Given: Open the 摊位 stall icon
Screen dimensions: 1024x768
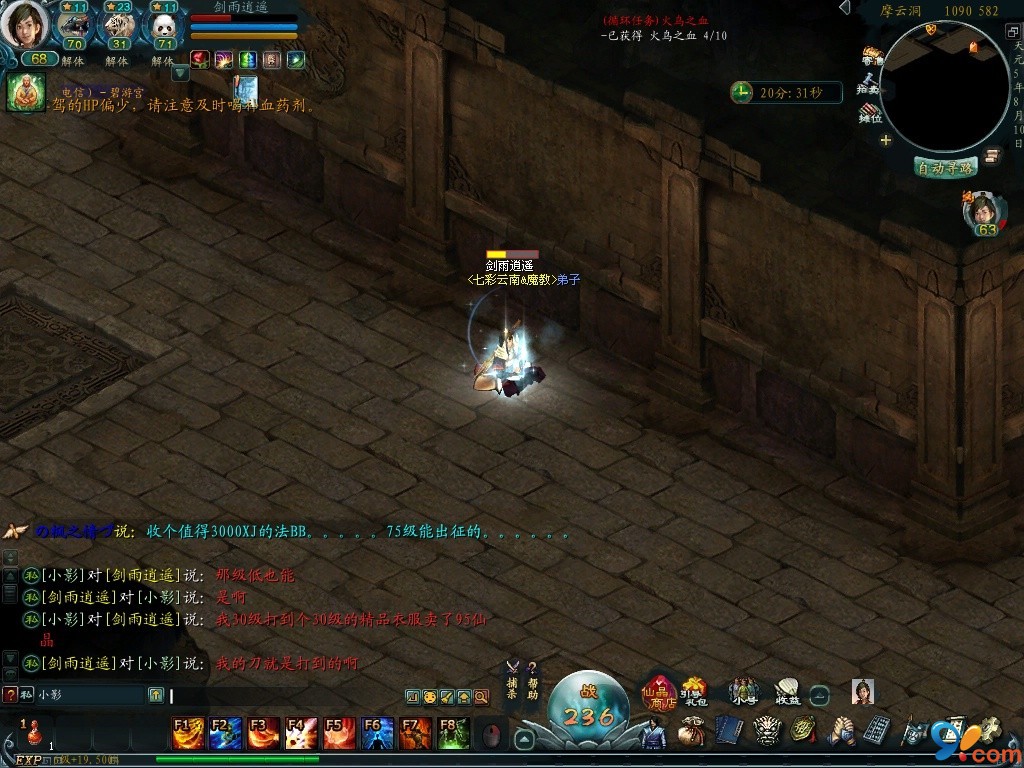Looking at the screenshot, I should tap(871, 112).
